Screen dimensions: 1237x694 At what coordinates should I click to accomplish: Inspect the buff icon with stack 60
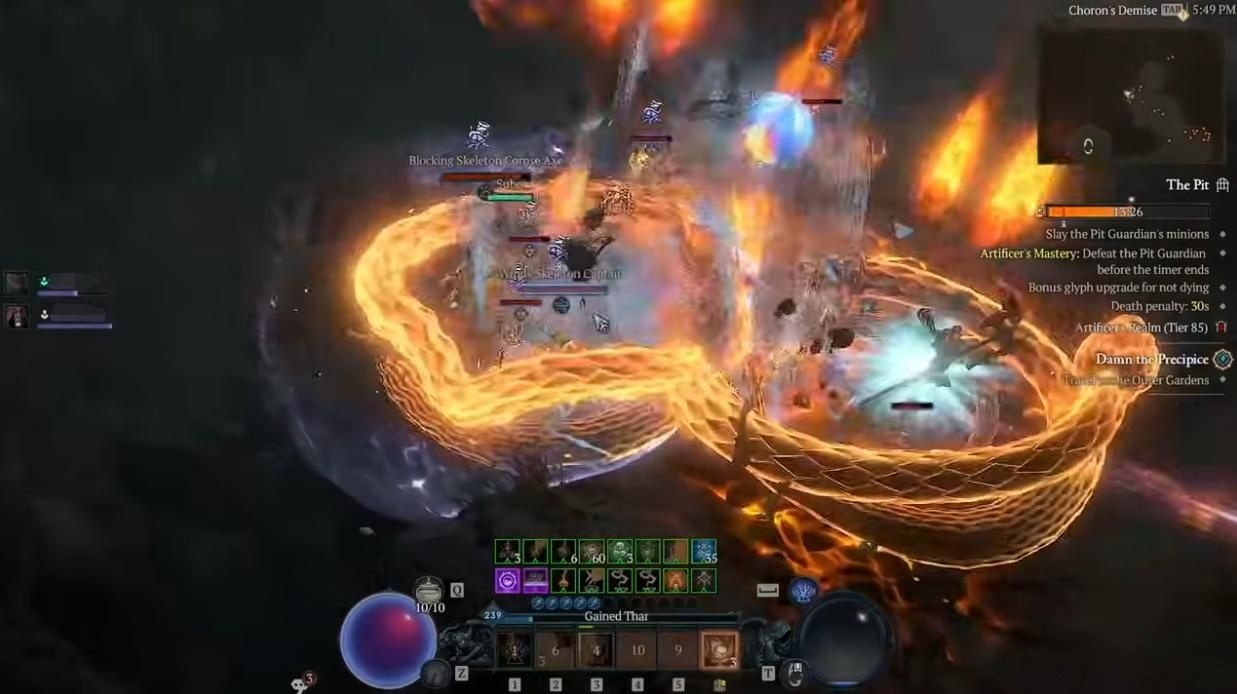pyautogui.click(x=591, y=552)
